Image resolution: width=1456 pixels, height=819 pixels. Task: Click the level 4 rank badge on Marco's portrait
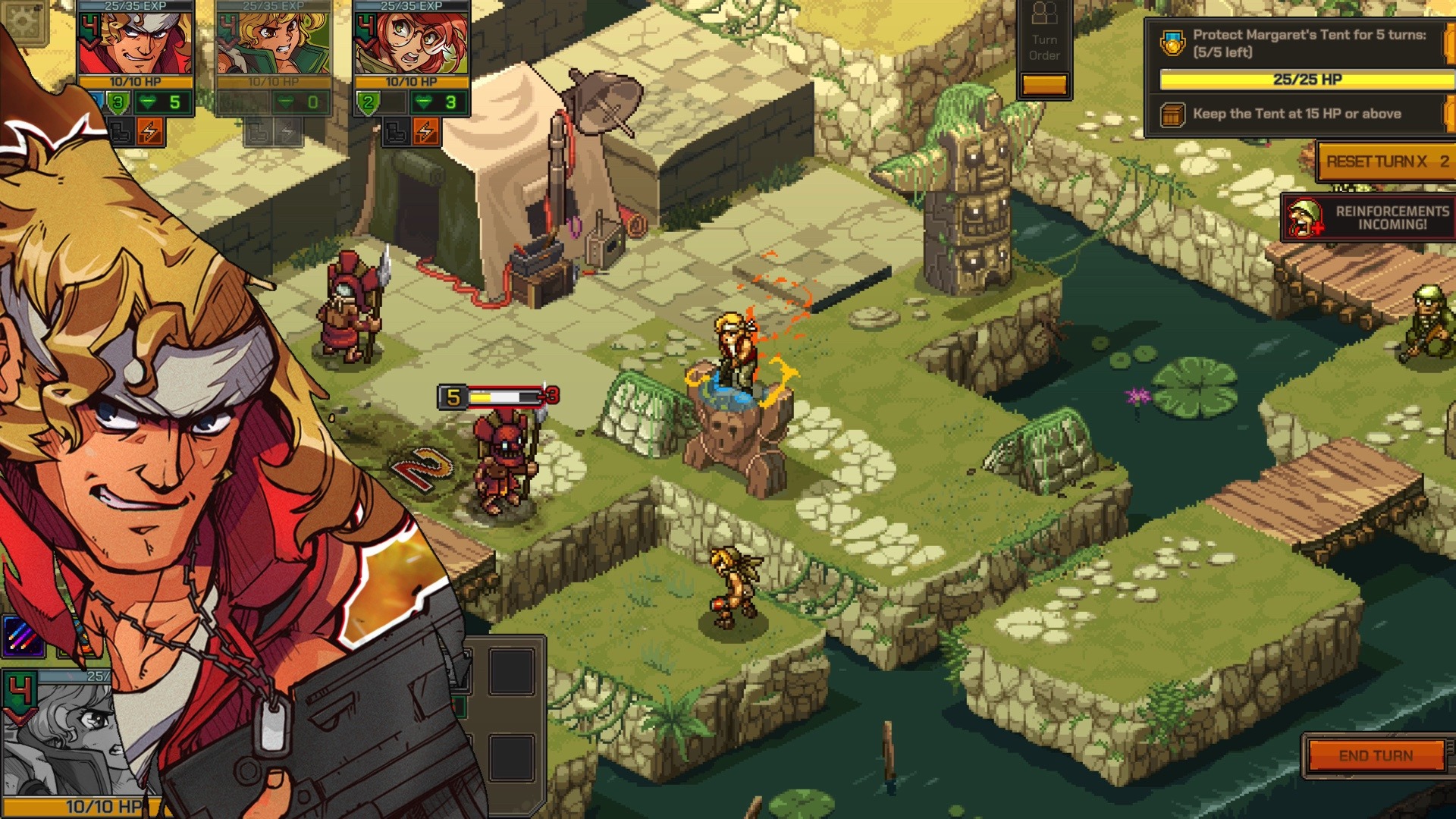(88, 25)
